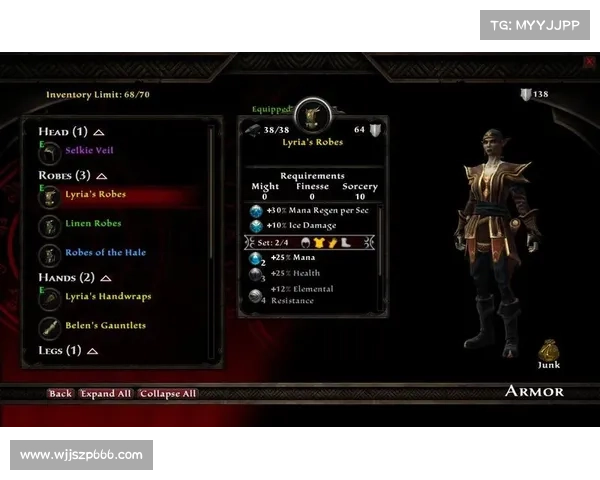Toggle the Legs category header

tap(92, 351)
